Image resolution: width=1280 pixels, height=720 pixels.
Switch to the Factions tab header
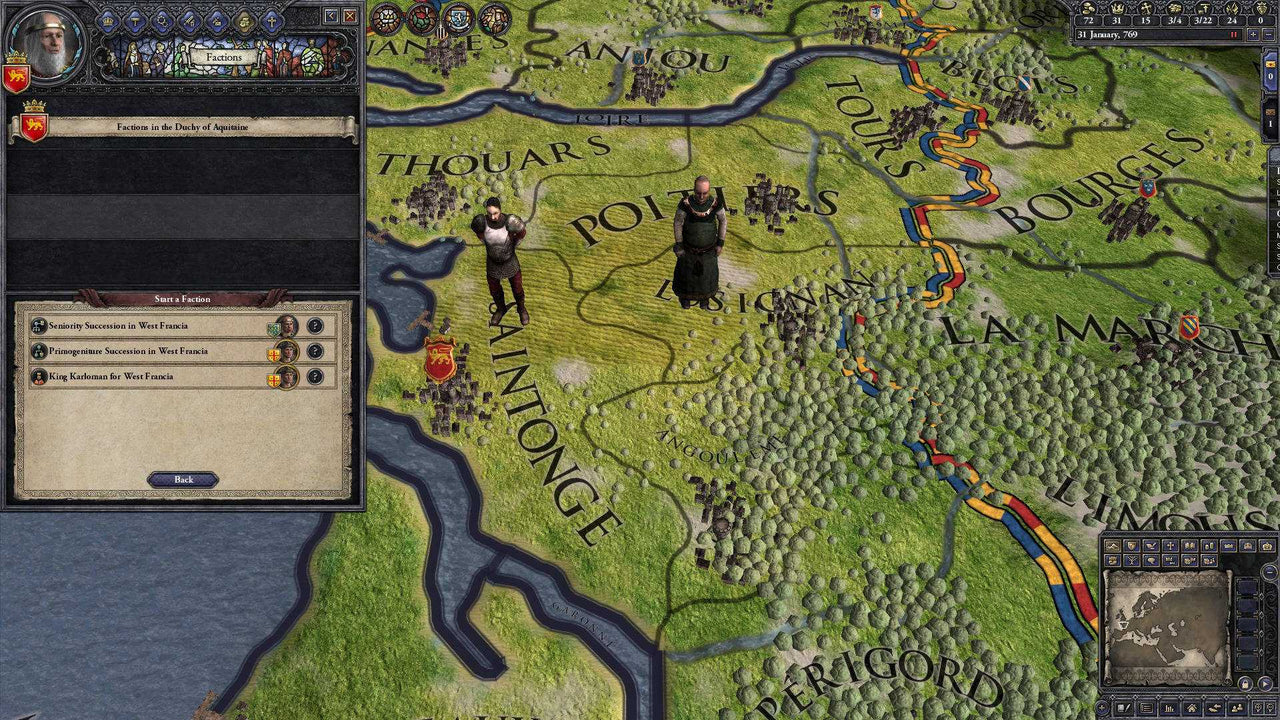(x=224, y=56)
